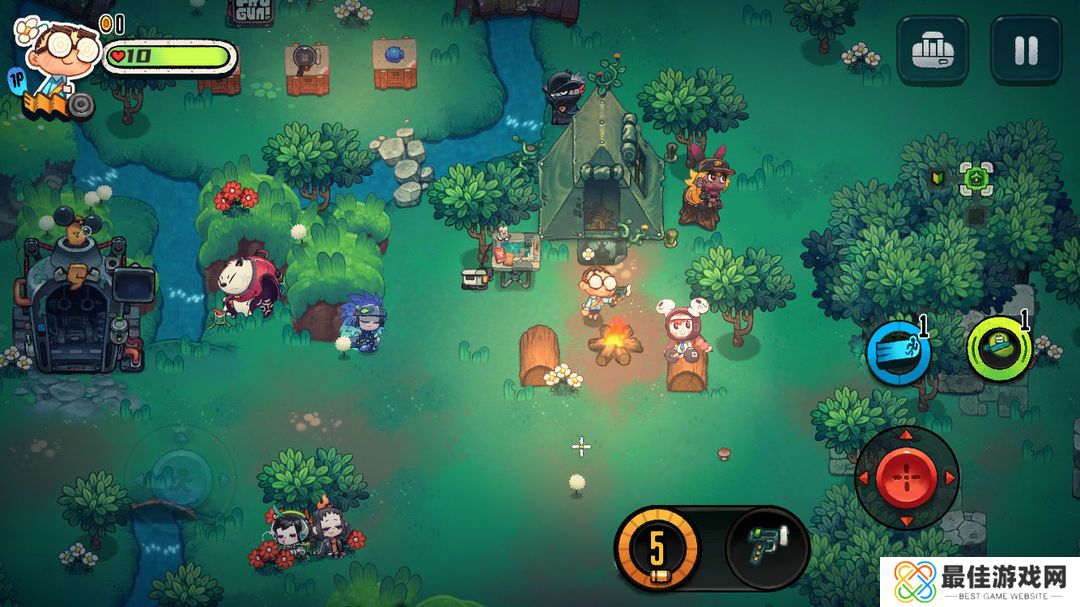Toggle the green auto-aim target icon
The image size is (1080, 607).
pyautogui.click(x=977, y=179)
